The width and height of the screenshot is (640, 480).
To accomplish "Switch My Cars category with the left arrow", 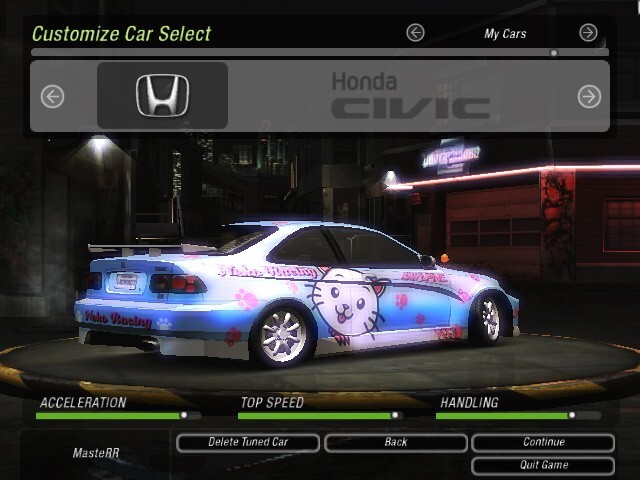I will click(415, 33).
